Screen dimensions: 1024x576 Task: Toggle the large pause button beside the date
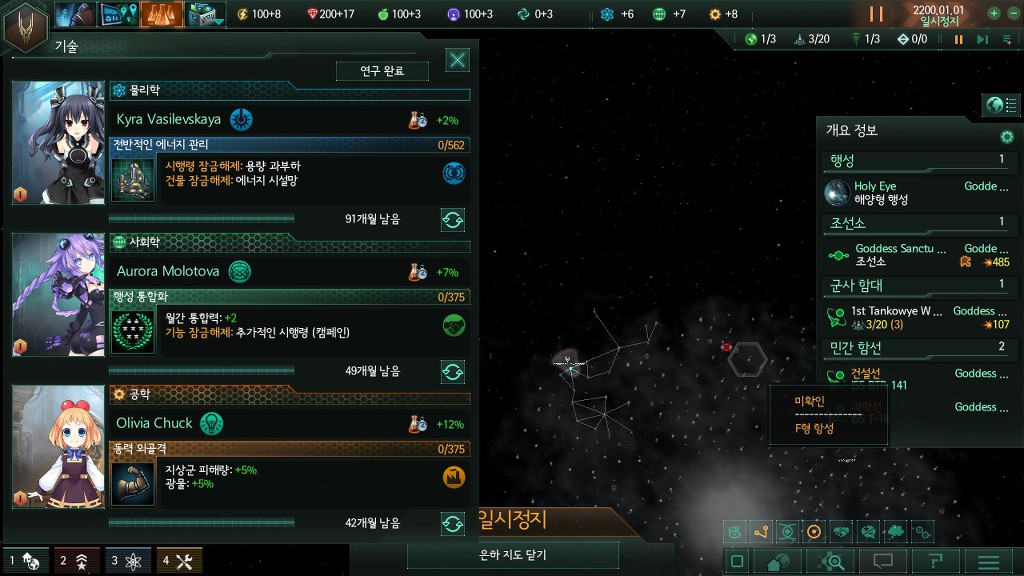click(876, 14)
